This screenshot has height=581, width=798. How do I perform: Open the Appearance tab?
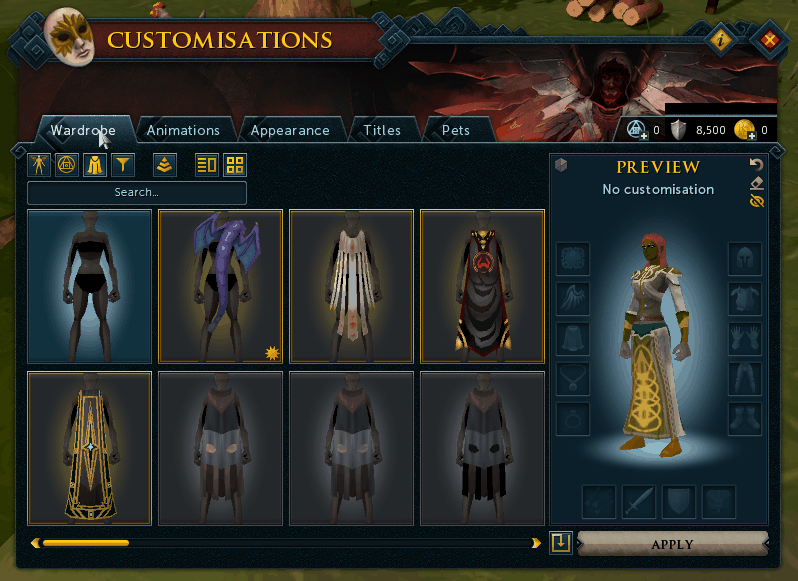click(x=290, y=130)
